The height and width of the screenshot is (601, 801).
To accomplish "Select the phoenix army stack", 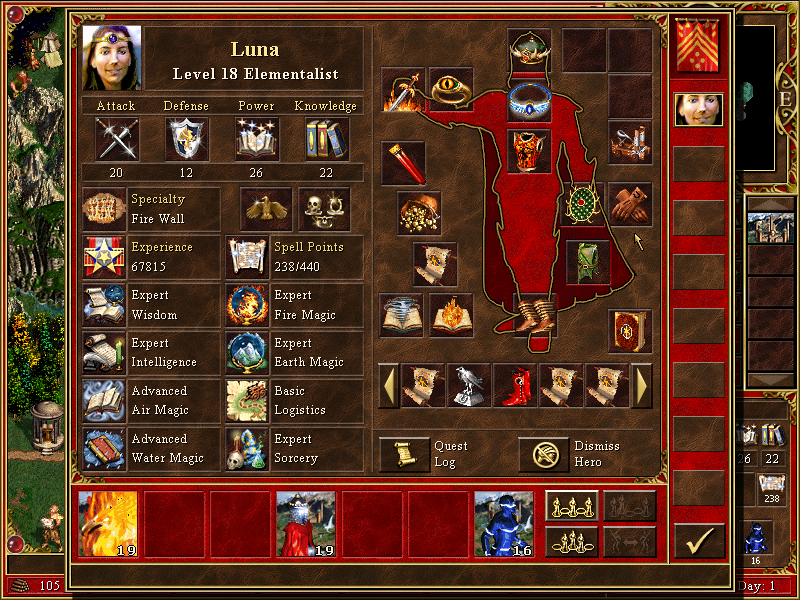I will 108,523.
